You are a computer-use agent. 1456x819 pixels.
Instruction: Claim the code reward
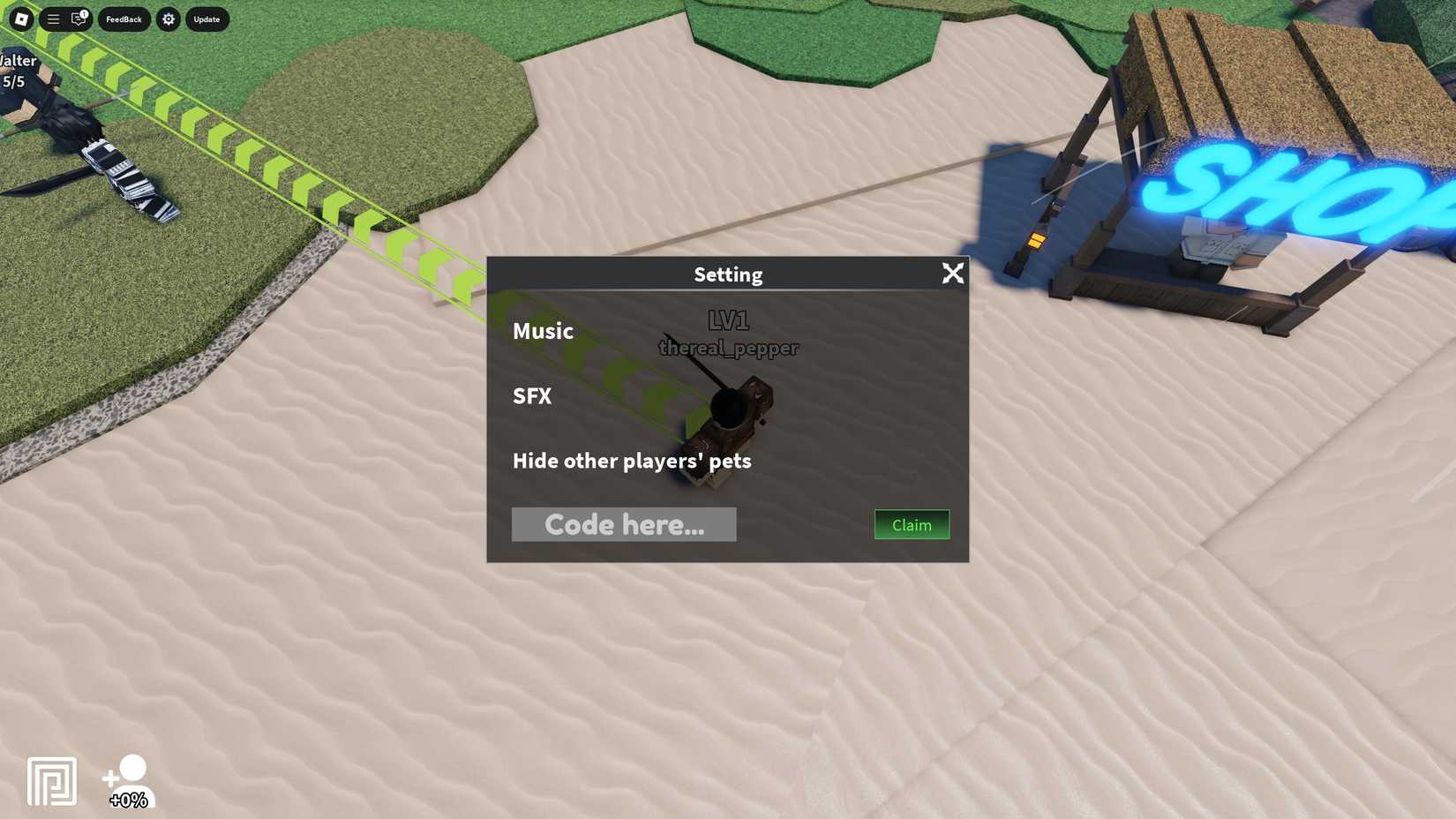pos(911,524)
